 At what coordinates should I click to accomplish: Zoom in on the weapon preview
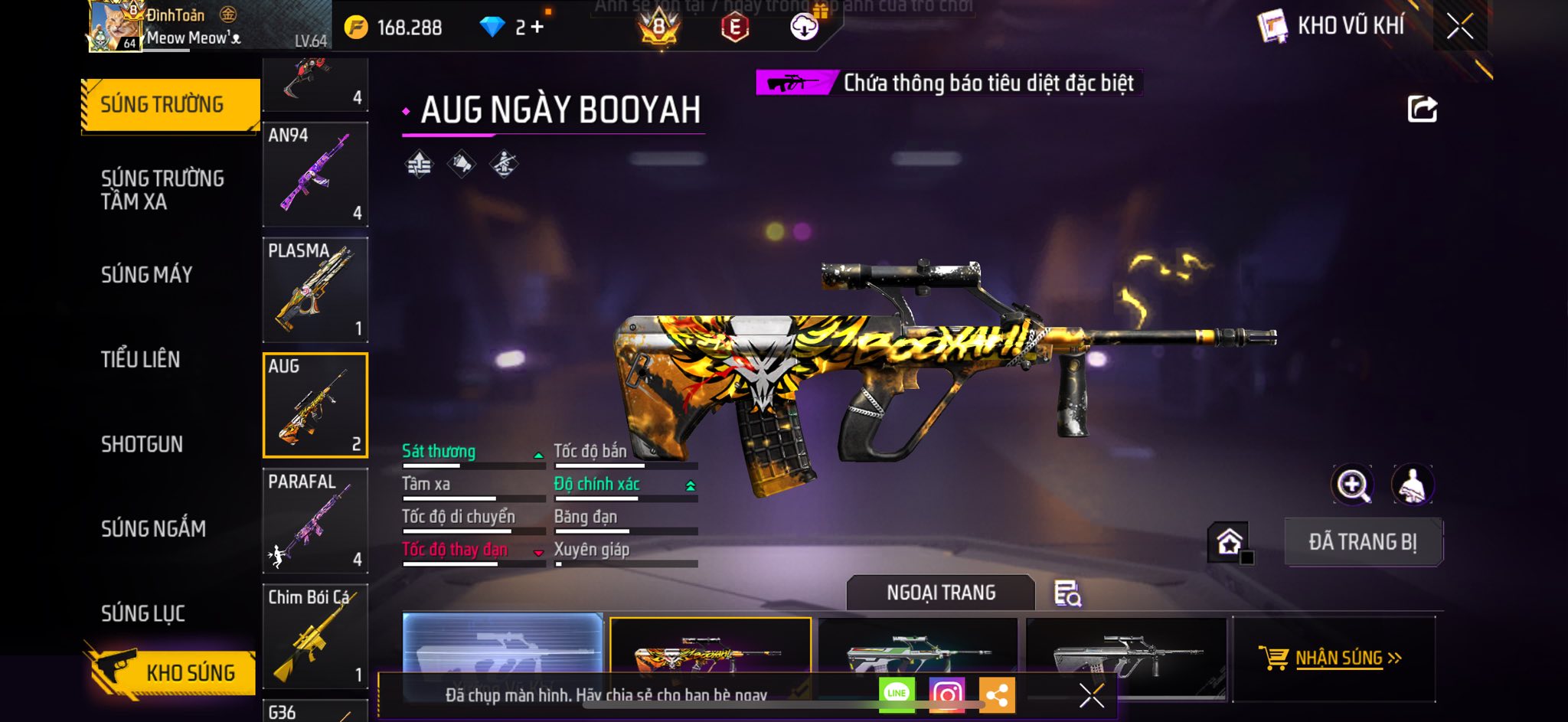pos(1353,485)
